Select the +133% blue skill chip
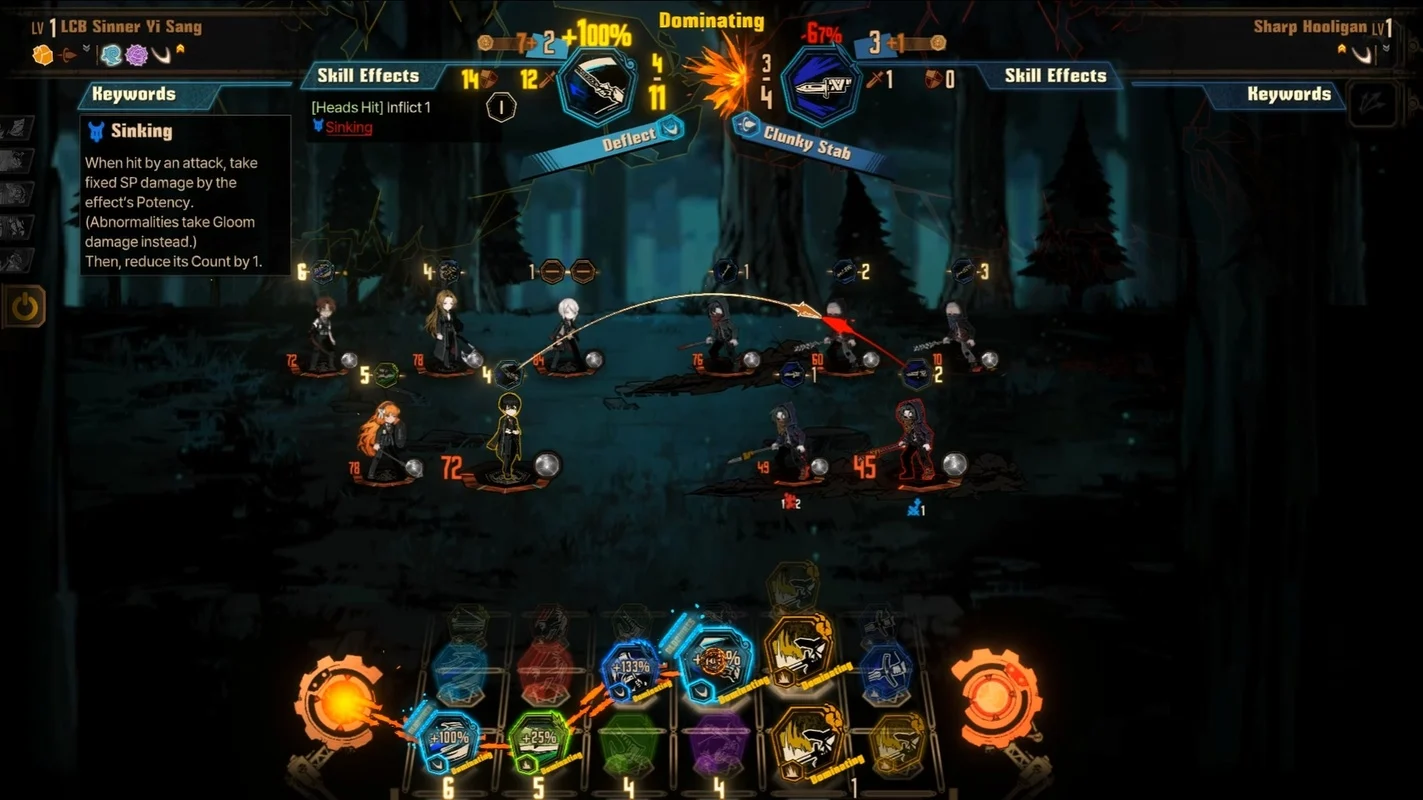Viewport: 1423px width, 800px height. coord(630,668)
